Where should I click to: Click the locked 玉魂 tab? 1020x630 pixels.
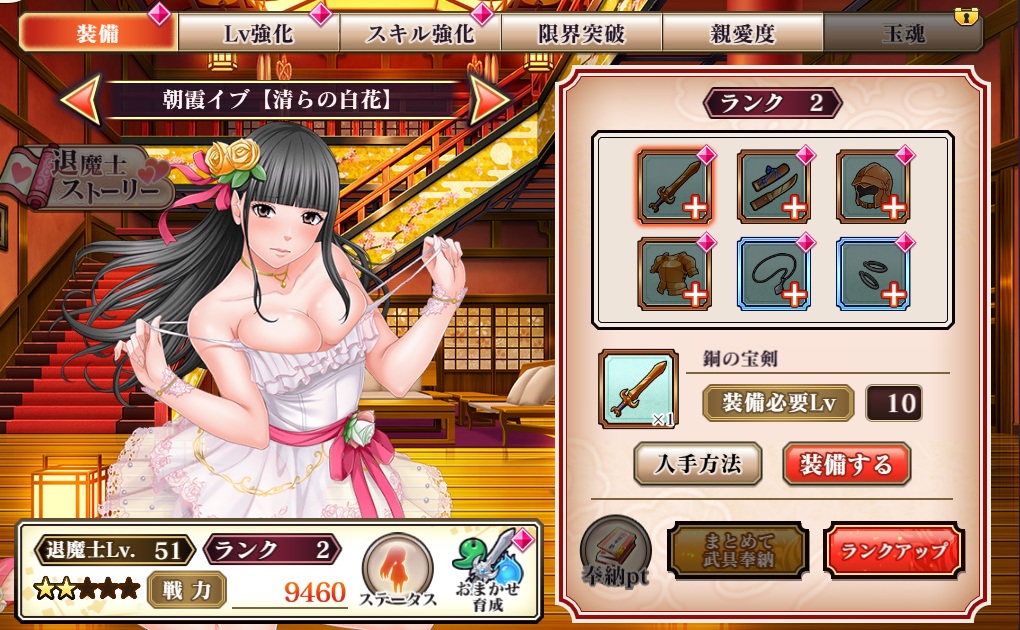click(901, 33)
